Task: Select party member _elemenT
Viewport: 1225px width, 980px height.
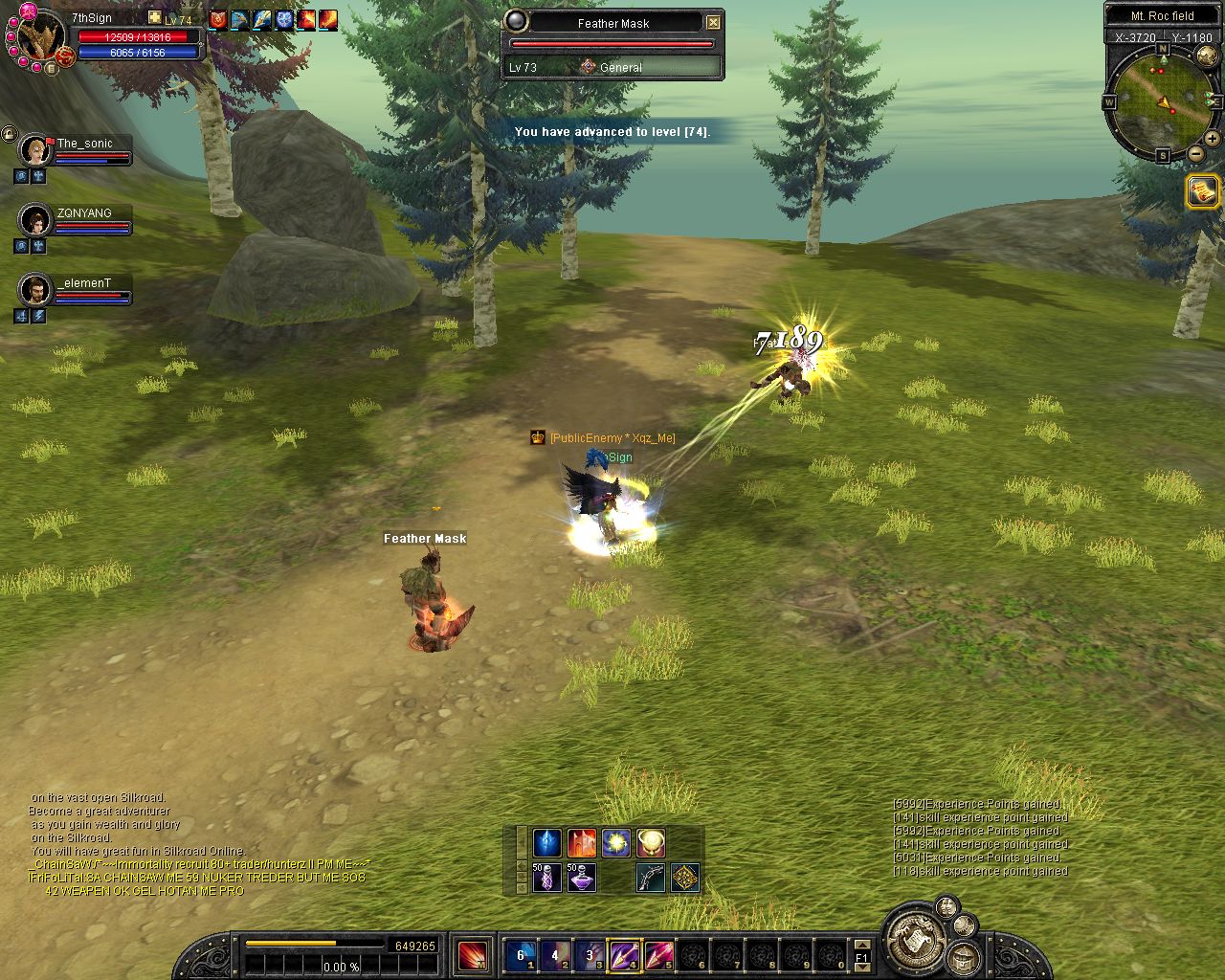Action: pos(36,289)
